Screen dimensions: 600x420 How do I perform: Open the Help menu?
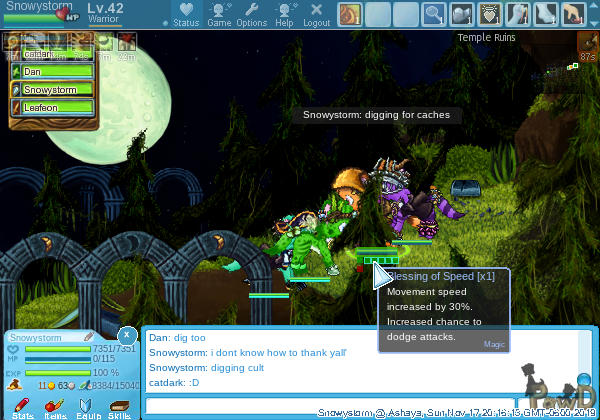click(284, 14)
